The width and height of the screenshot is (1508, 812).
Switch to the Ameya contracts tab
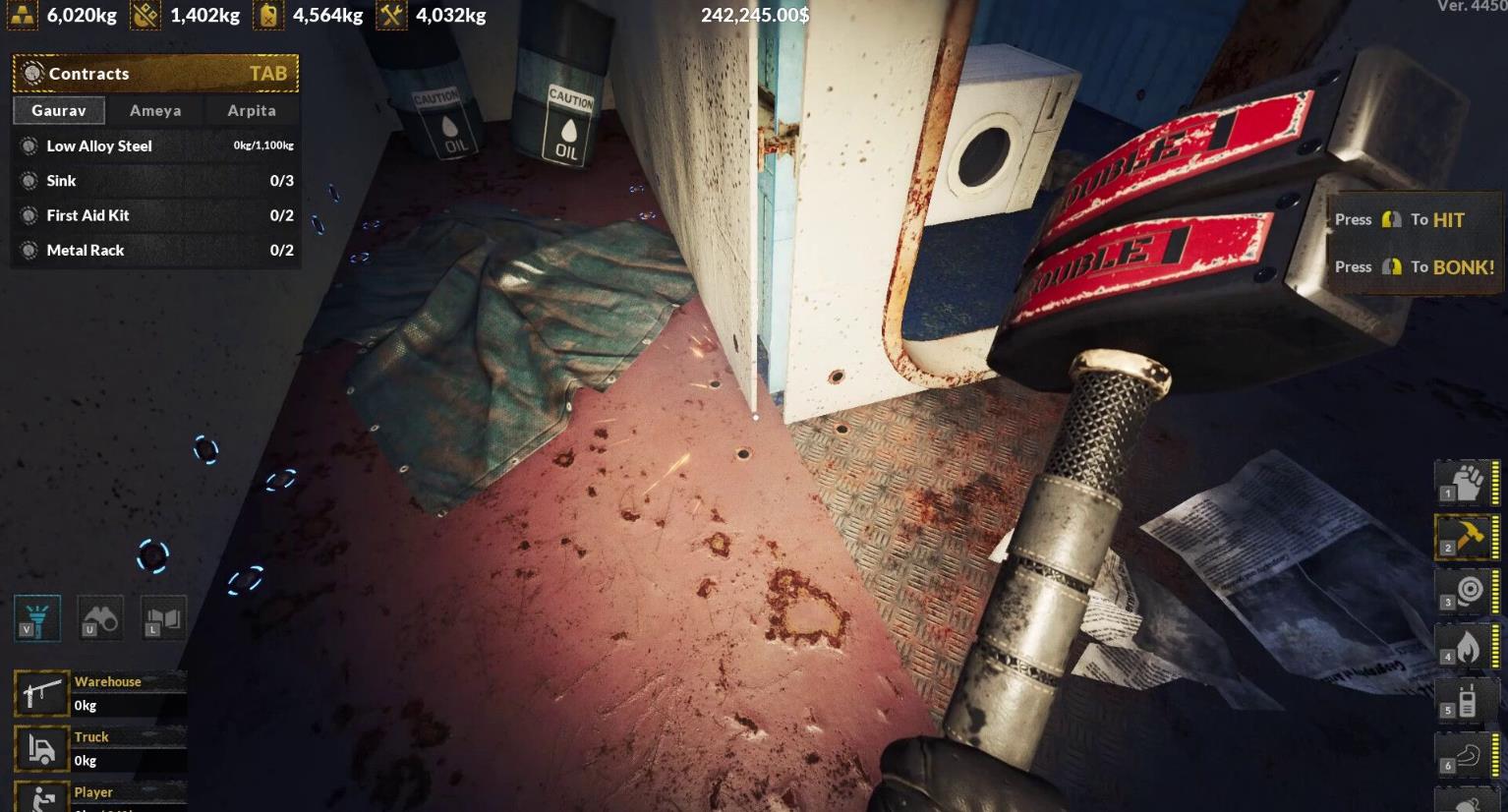(153, 110)
